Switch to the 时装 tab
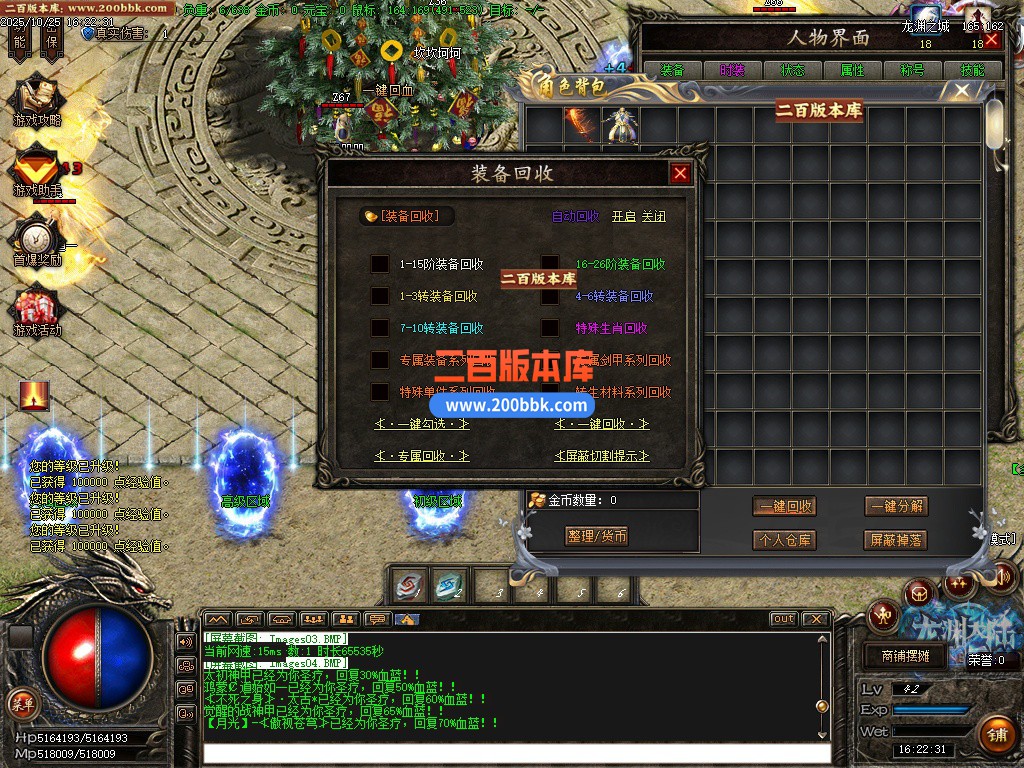1024x768 pixels. 732,70
